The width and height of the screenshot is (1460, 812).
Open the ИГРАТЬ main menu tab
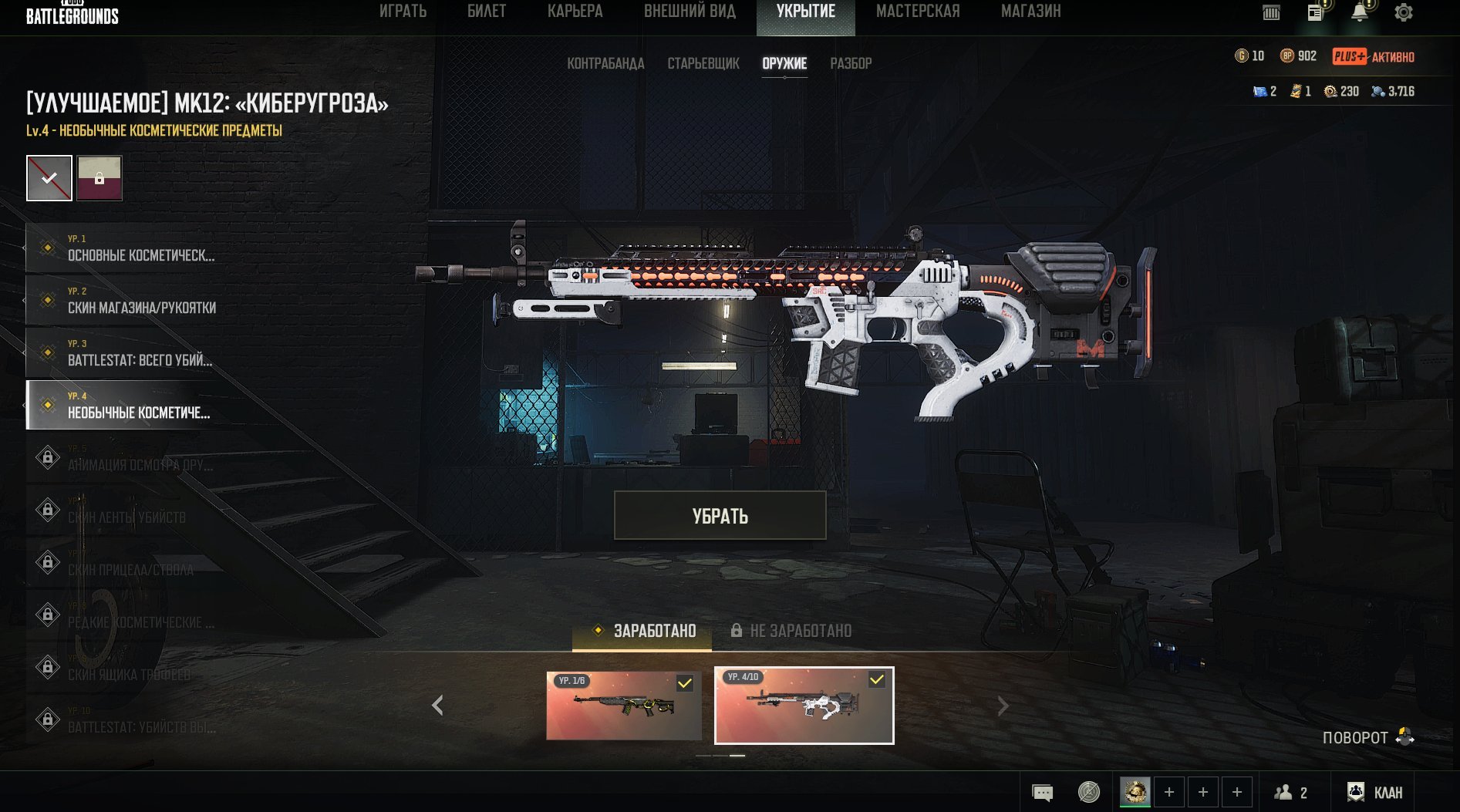click(x=403, y=12)
